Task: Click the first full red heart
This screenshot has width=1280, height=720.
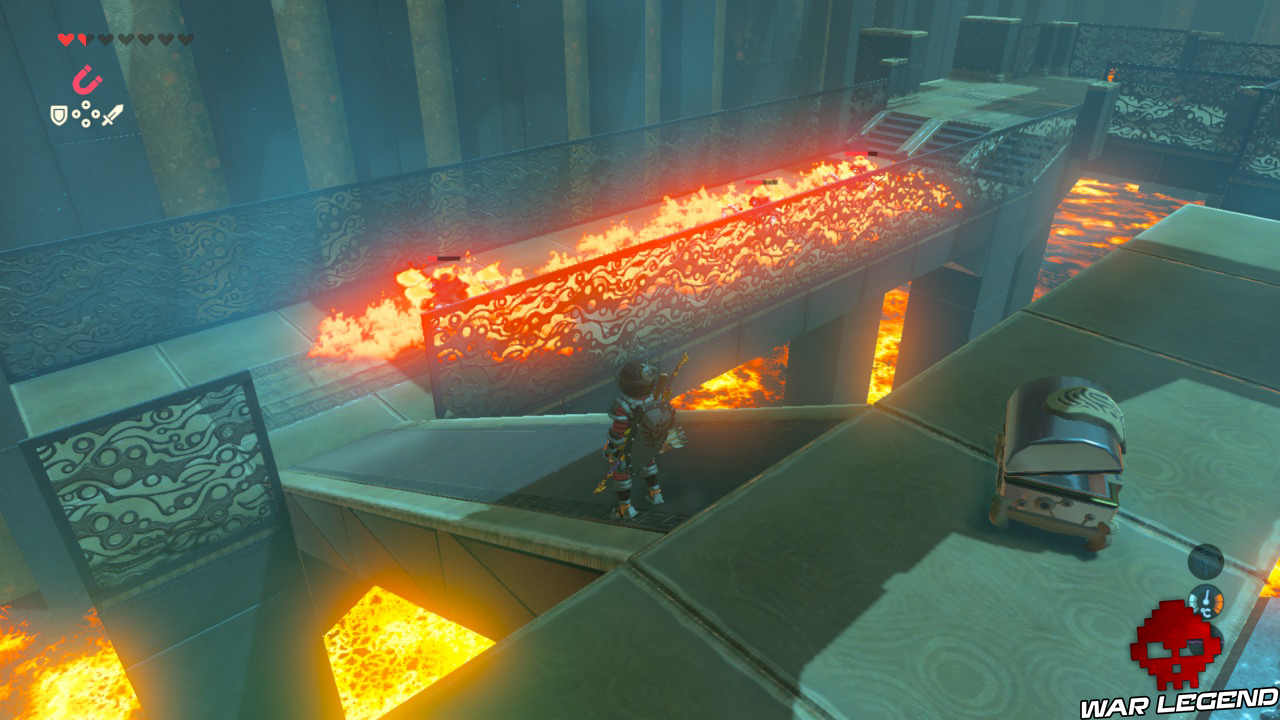Action: click(x=65, y=37)
